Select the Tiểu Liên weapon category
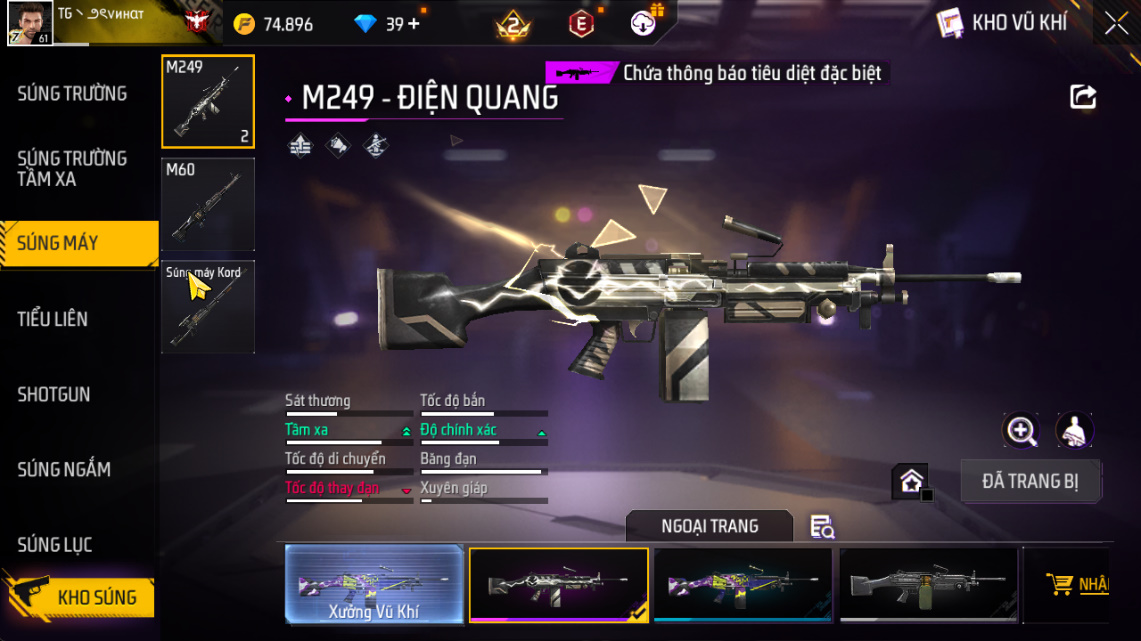The height and width of the screenshot is (641, 1141). (x=53, y=319)
